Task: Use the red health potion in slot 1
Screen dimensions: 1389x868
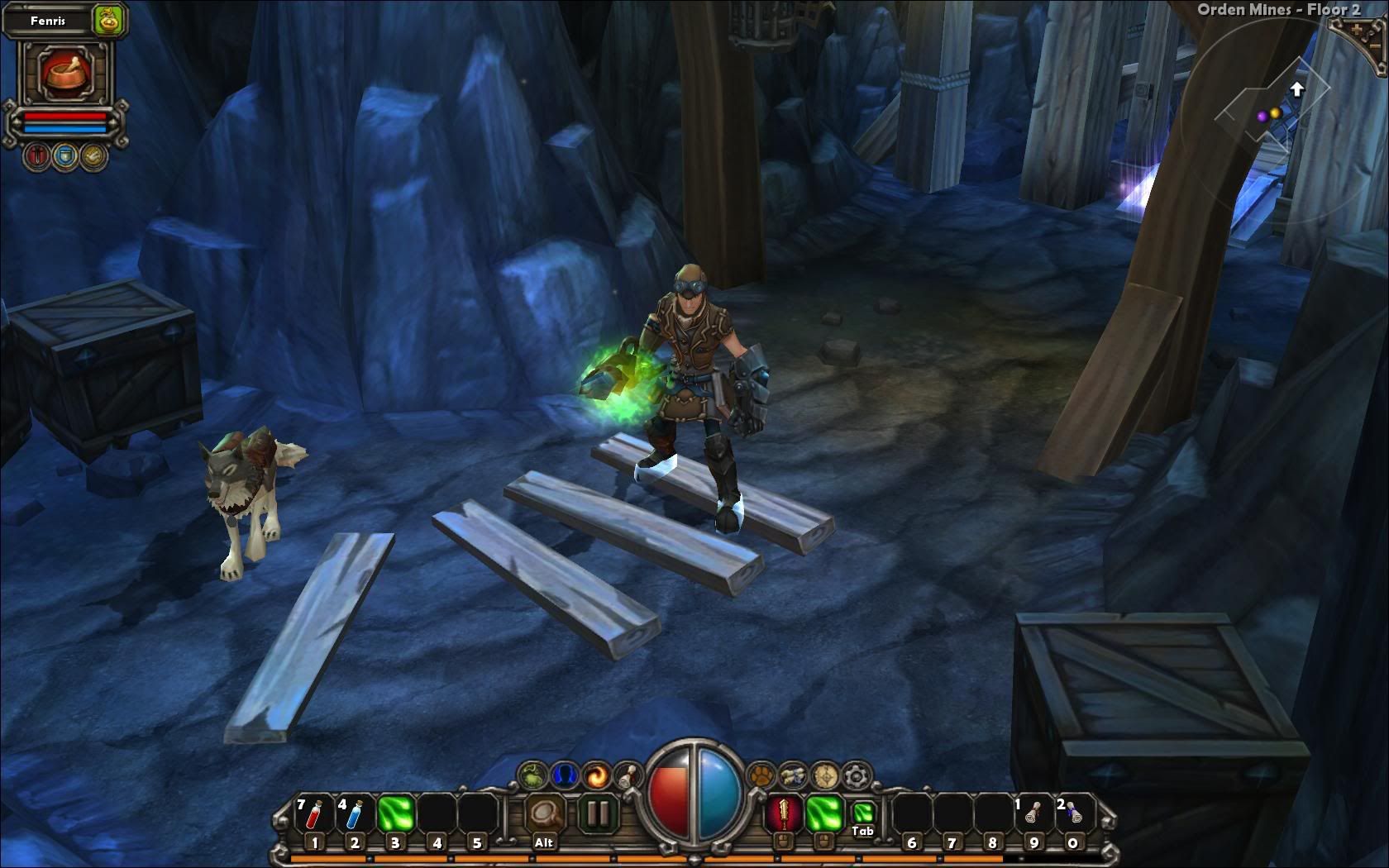Action: (314, 814)
